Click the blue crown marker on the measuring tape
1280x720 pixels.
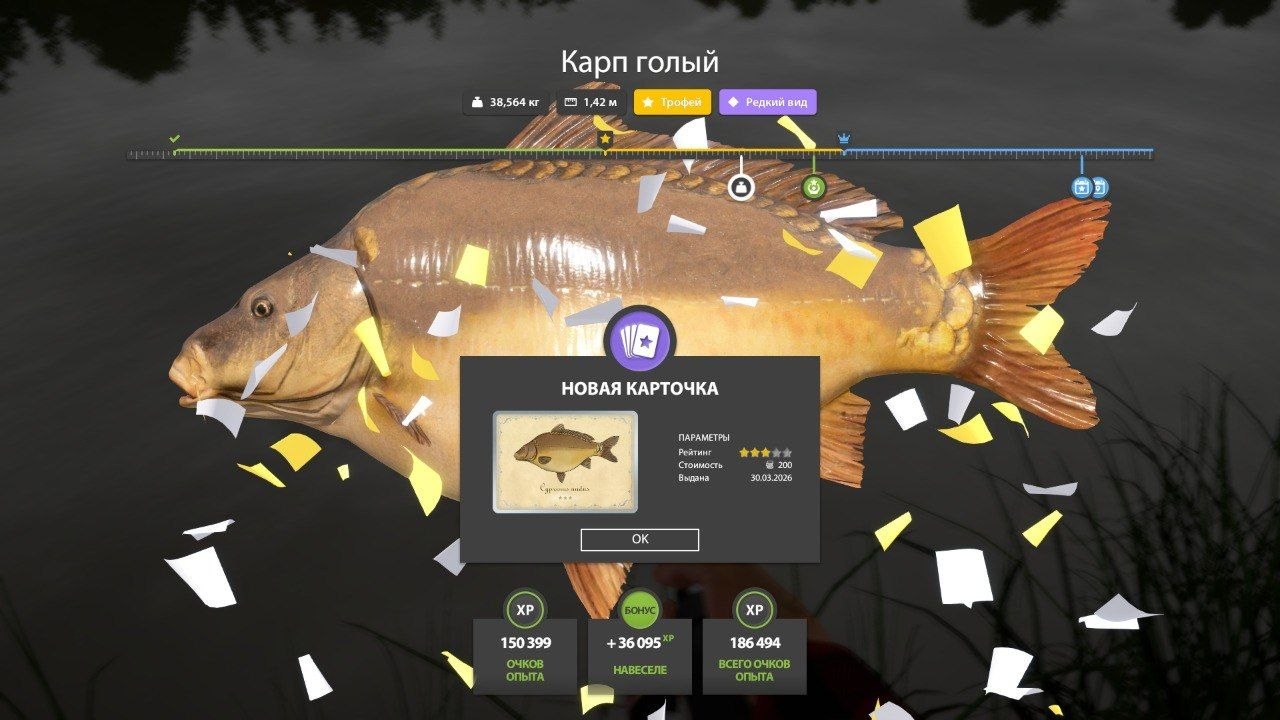pyautogui.click(x=844, y=137)
